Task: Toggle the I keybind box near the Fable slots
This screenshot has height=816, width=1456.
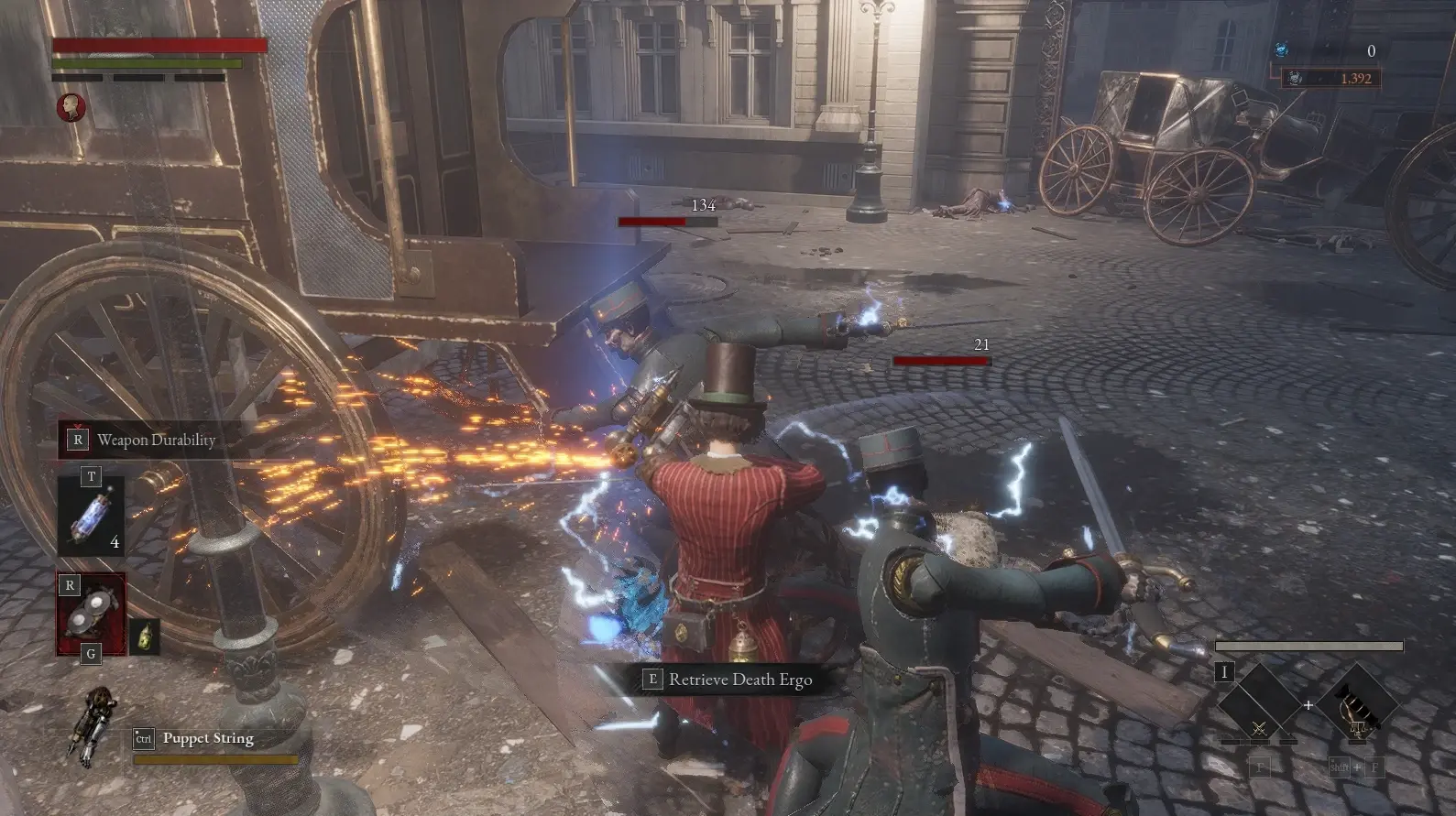Action: coord(1225,672)
